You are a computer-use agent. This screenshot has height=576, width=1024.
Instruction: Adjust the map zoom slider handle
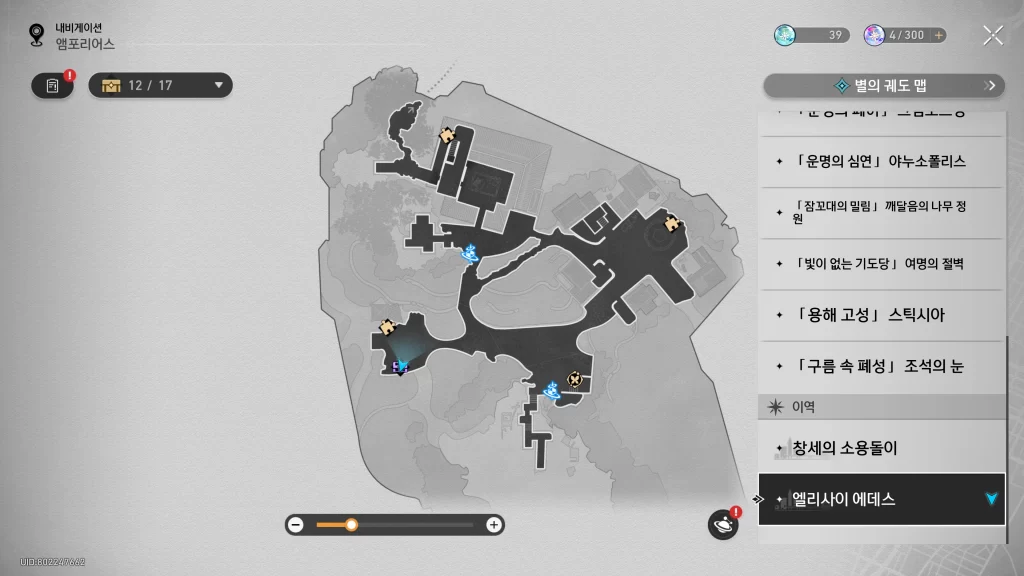[x=351, y=525]
